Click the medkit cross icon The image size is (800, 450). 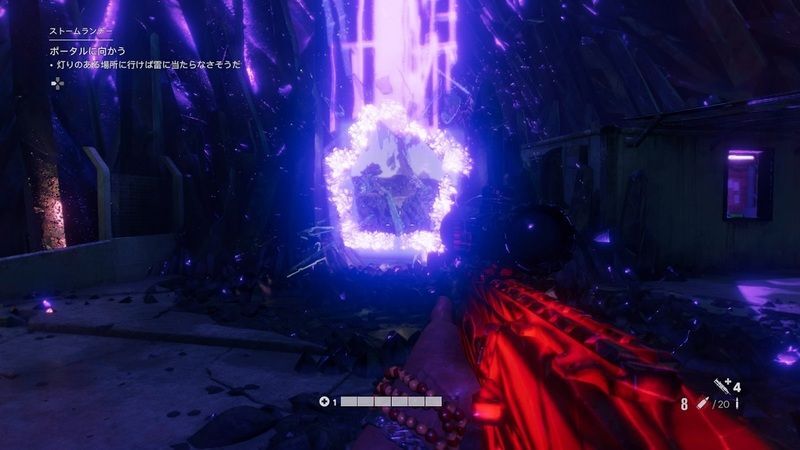(323, 401)
